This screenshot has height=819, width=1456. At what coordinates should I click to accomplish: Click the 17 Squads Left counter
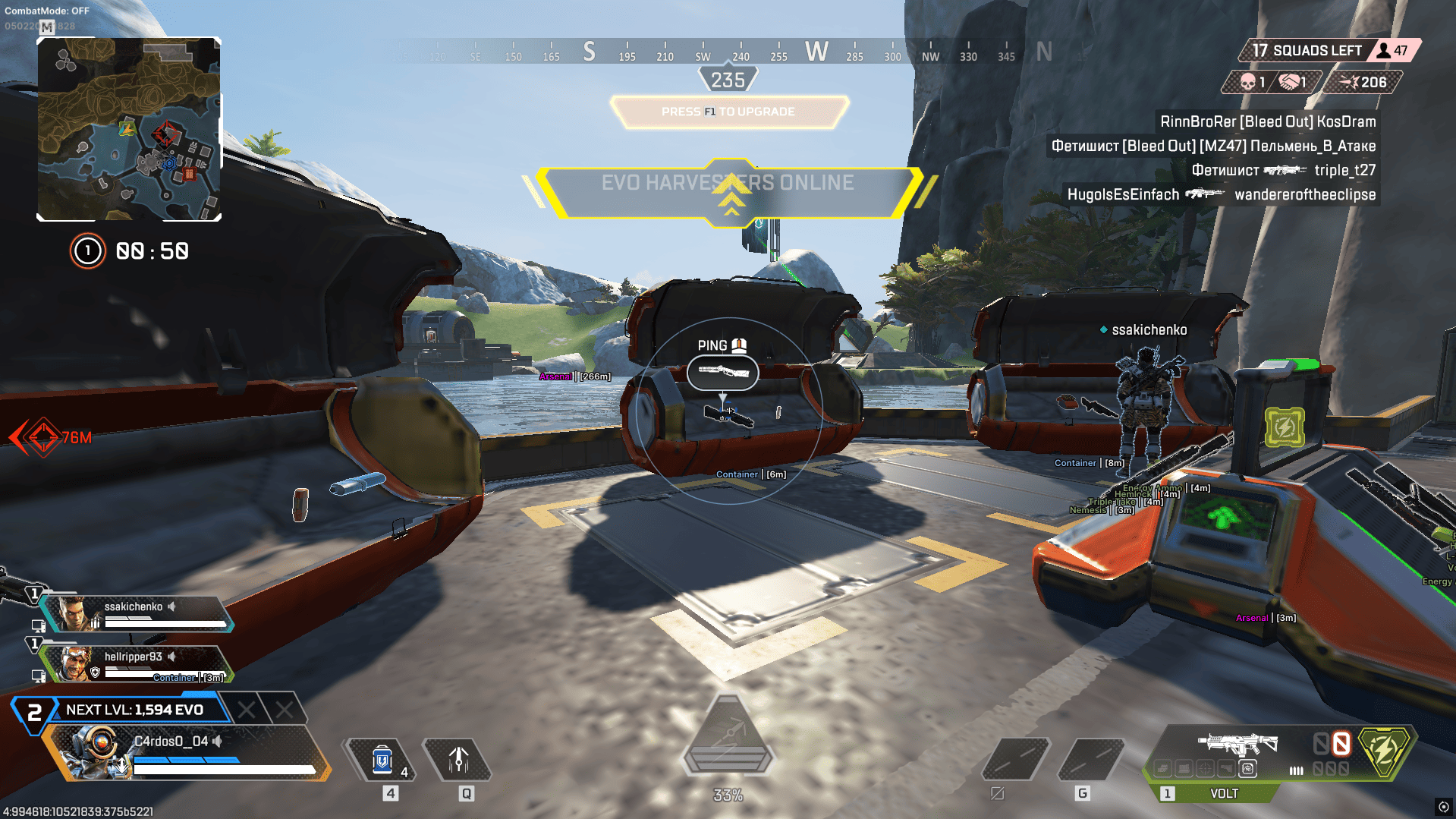[x=1307, y=51]
